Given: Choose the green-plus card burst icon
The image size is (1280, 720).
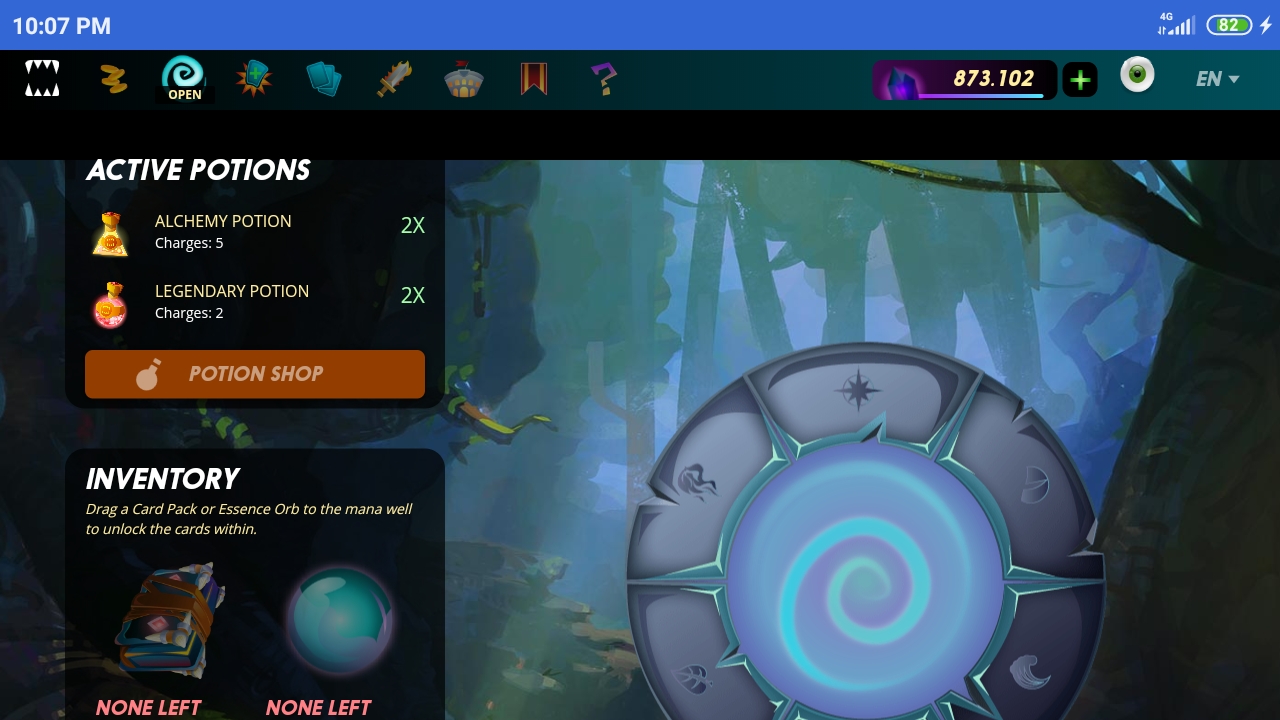Looking at the screenshot, I should click(254, 78).
